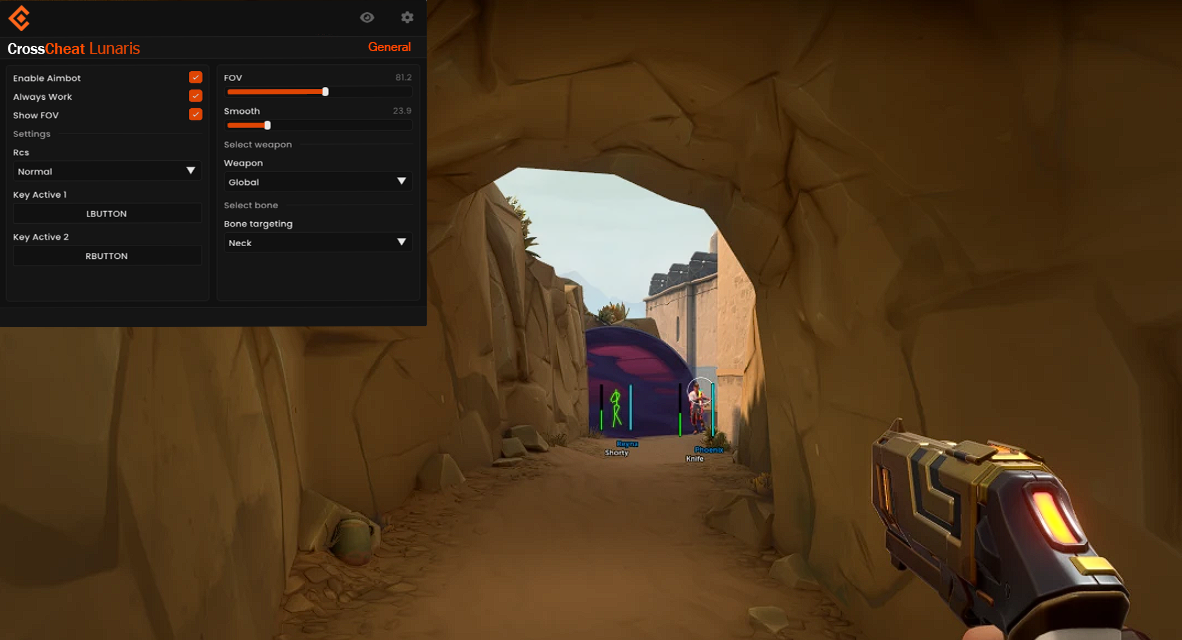Toggle the Show FOV checkbox

(x=196, y=115)
